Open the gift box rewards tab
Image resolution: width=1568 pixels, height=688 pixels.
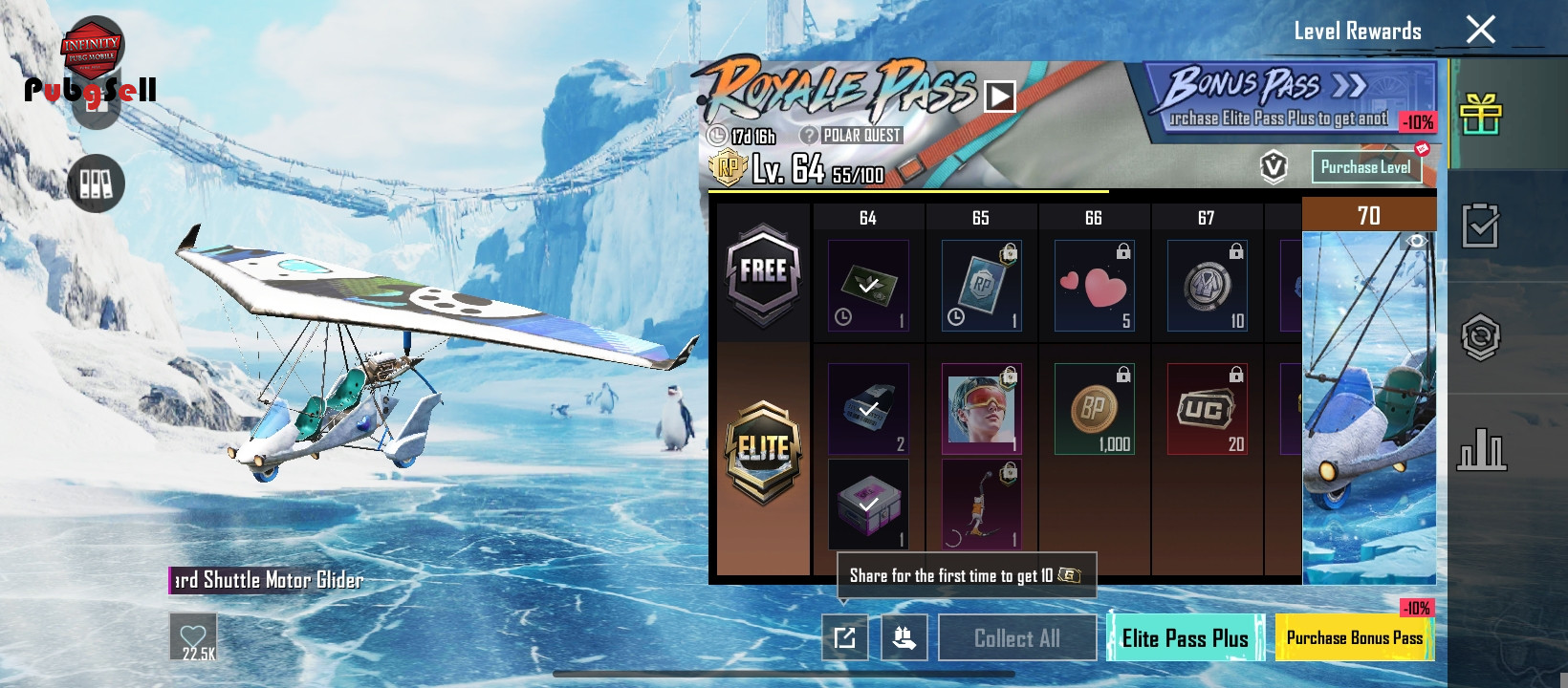coord(1480,115)
